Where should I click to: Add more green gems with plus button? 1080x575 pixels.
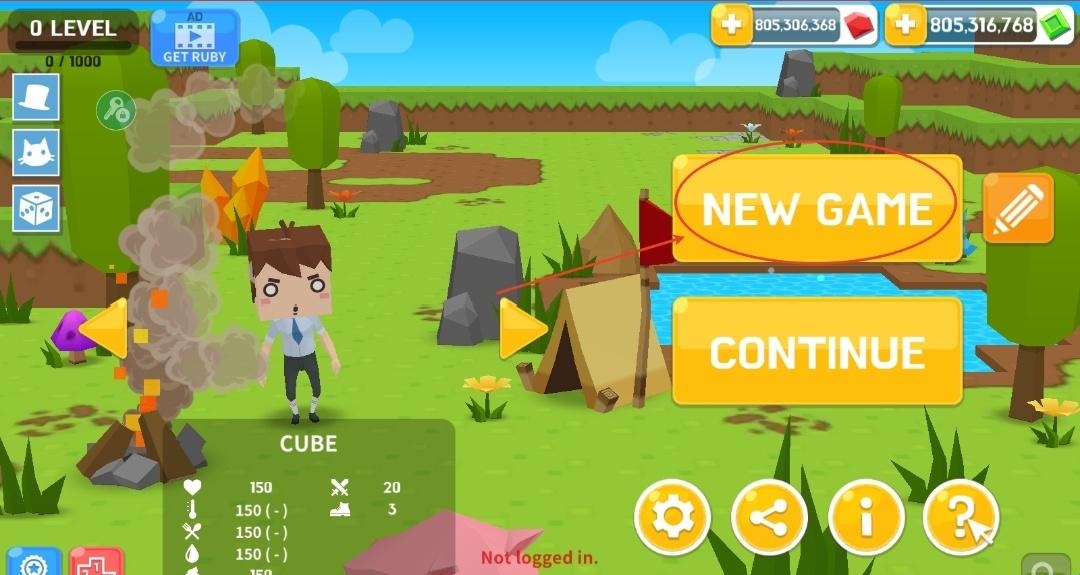(905, 25)
